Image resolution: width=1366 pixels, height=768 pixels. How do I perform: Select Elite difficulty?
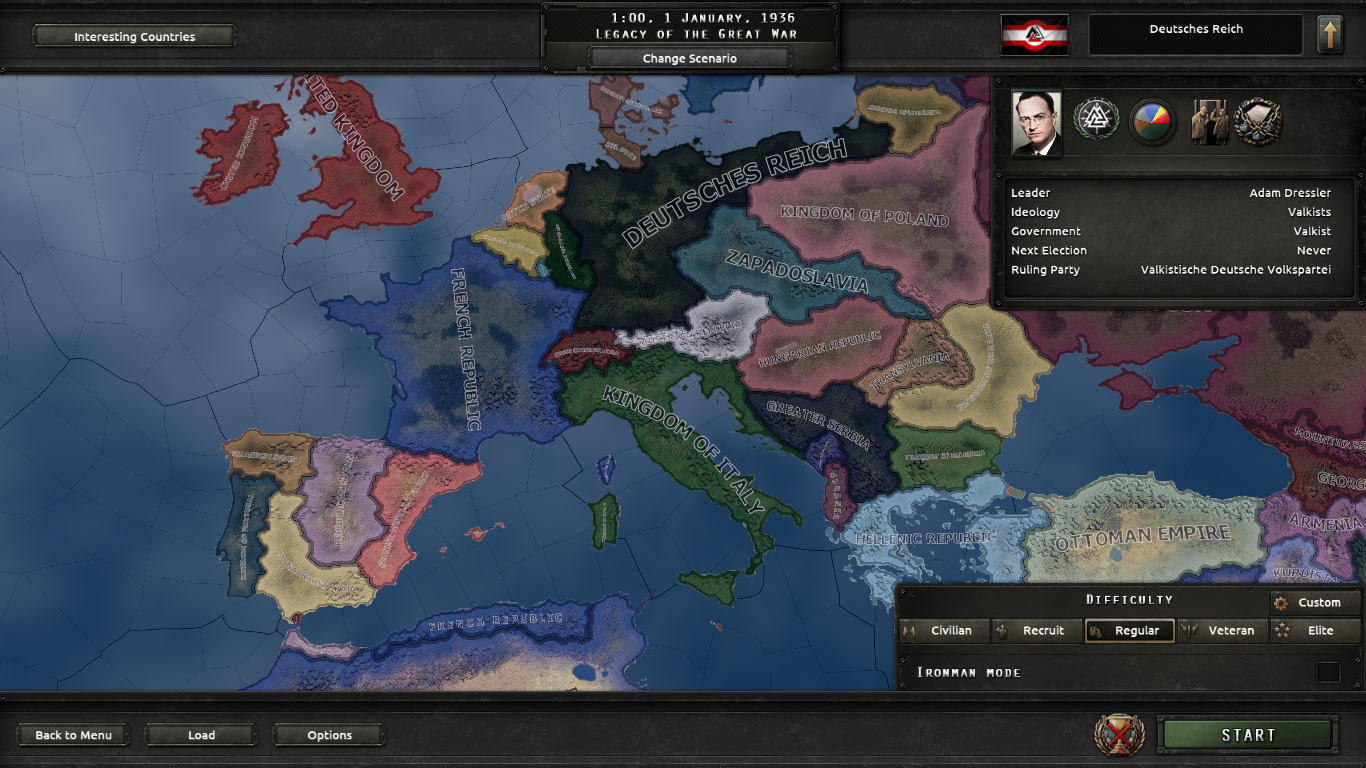coord(1315,630)
